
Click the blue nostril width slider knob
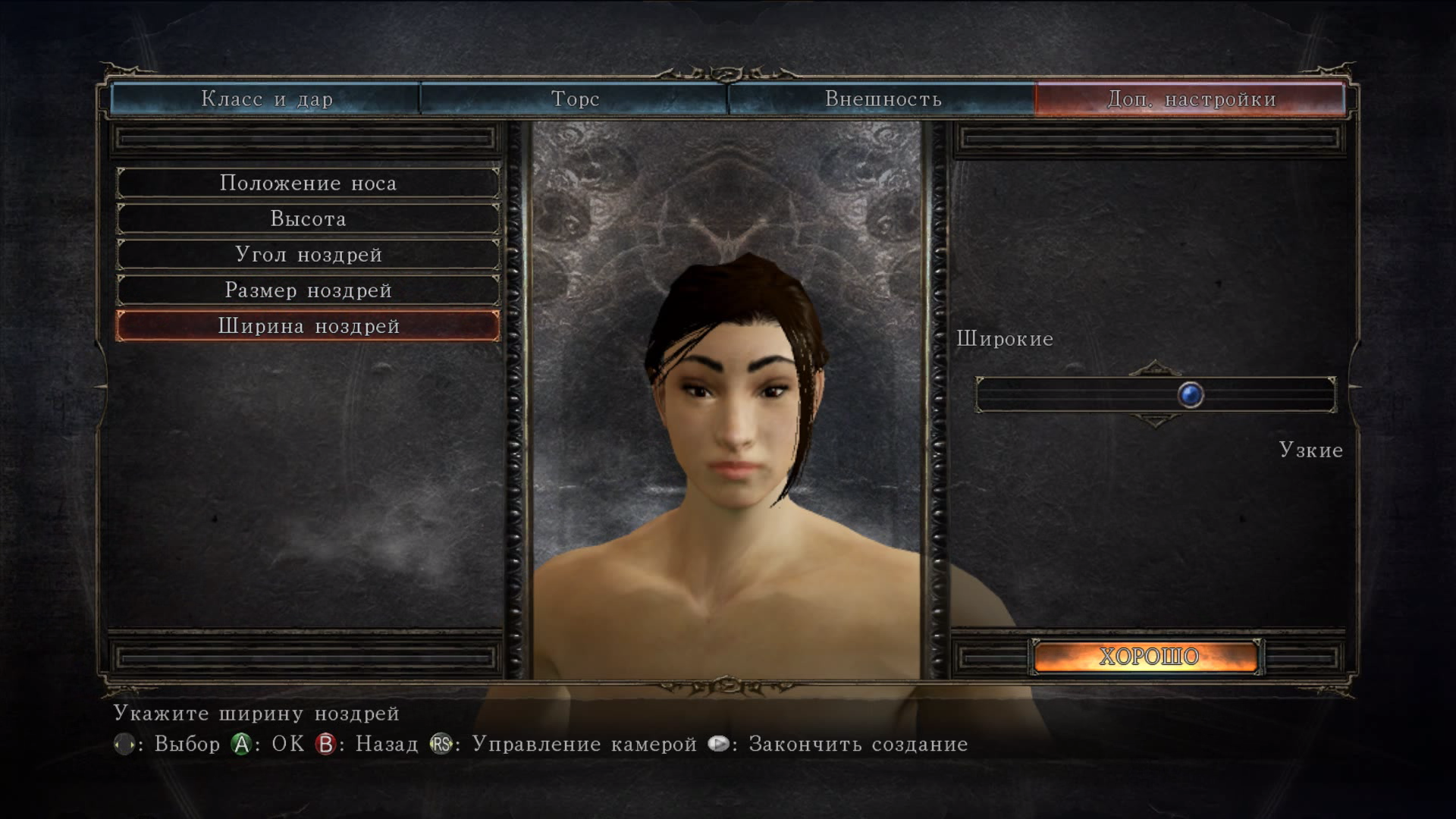pos(1191,395)
